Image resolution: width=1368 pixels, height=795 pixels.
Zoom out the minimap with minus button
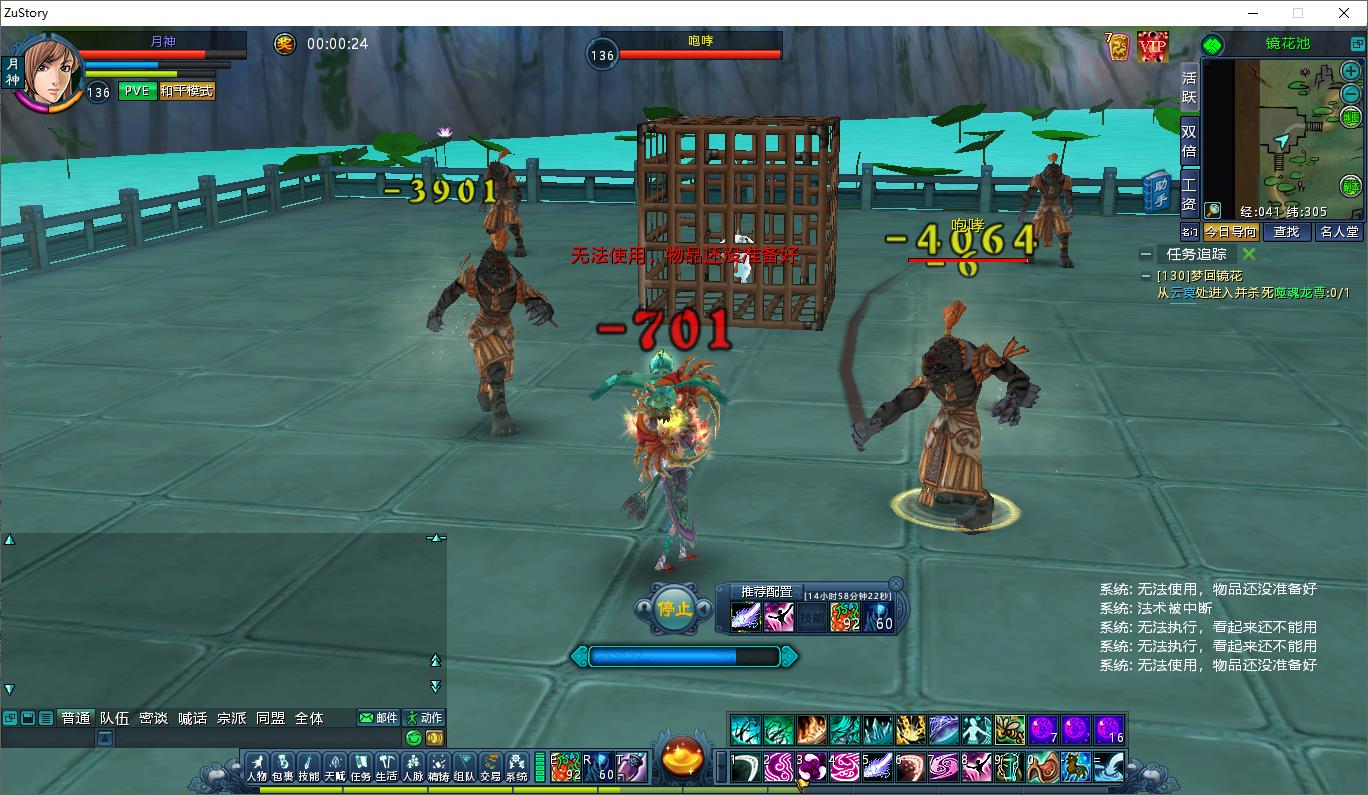pos(1351,94)
